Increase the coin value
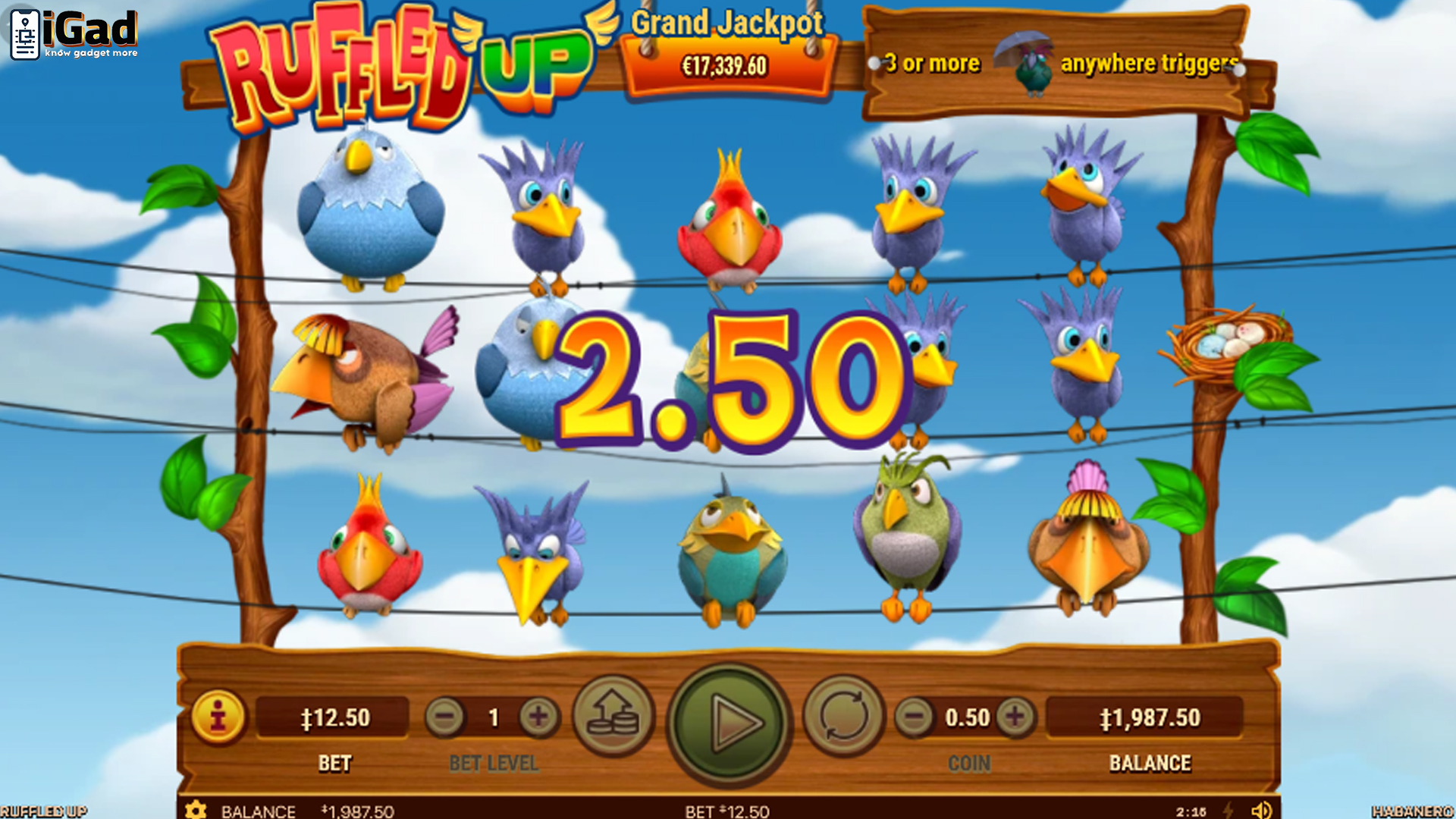 coord(1015,717)
